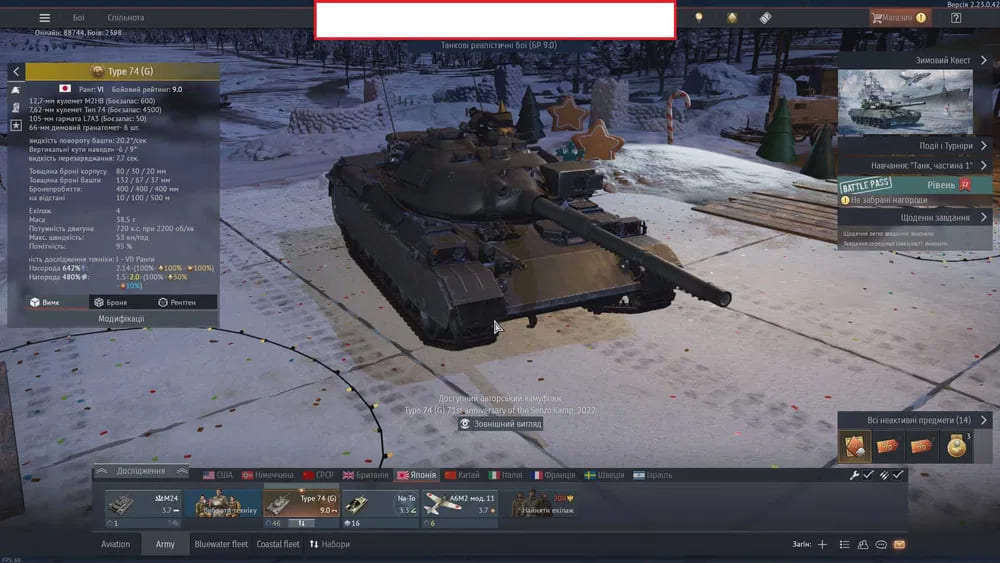Click Зовнішній вигляд customization button

pyautogui.click(x=500, y=424)
